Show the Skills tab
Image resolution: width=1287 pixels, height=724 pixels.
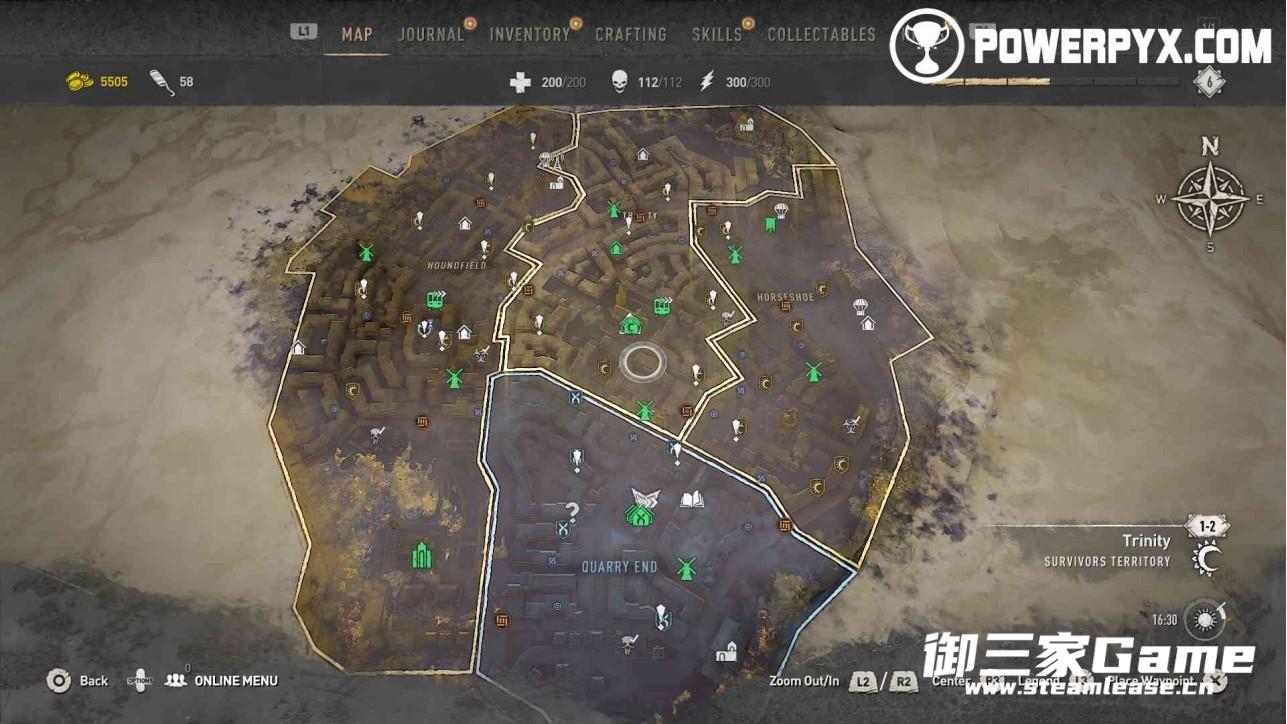(717, 34)
